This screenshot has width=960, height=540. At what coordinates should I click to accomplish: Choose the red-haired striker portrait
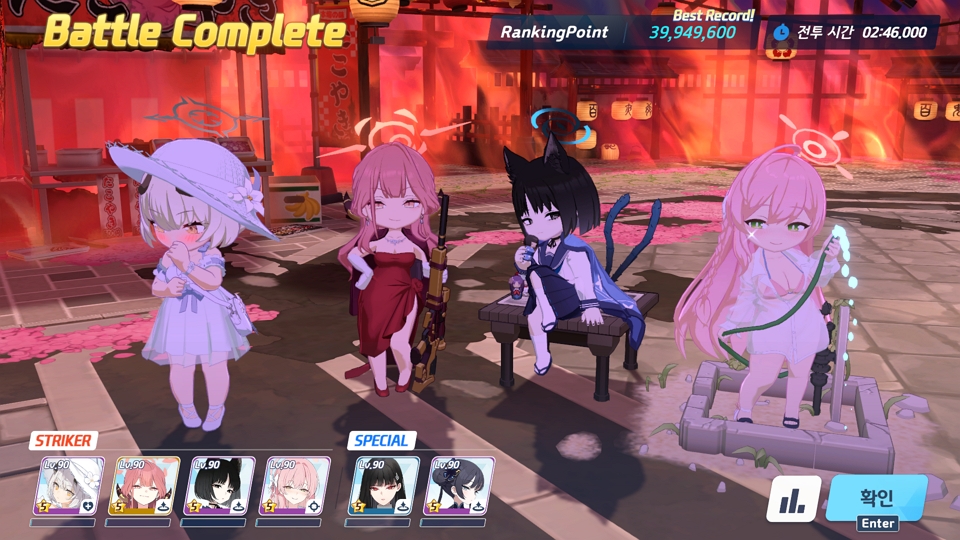click(144, 486)
